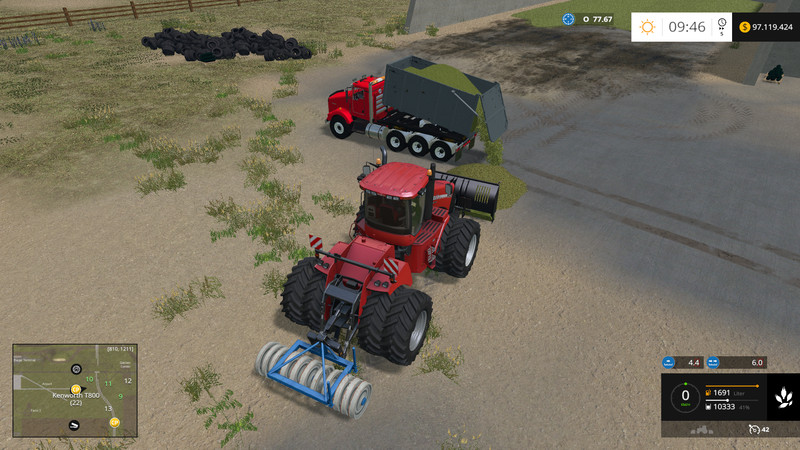Select the clock time-scale icon

[x=722, y=27]
